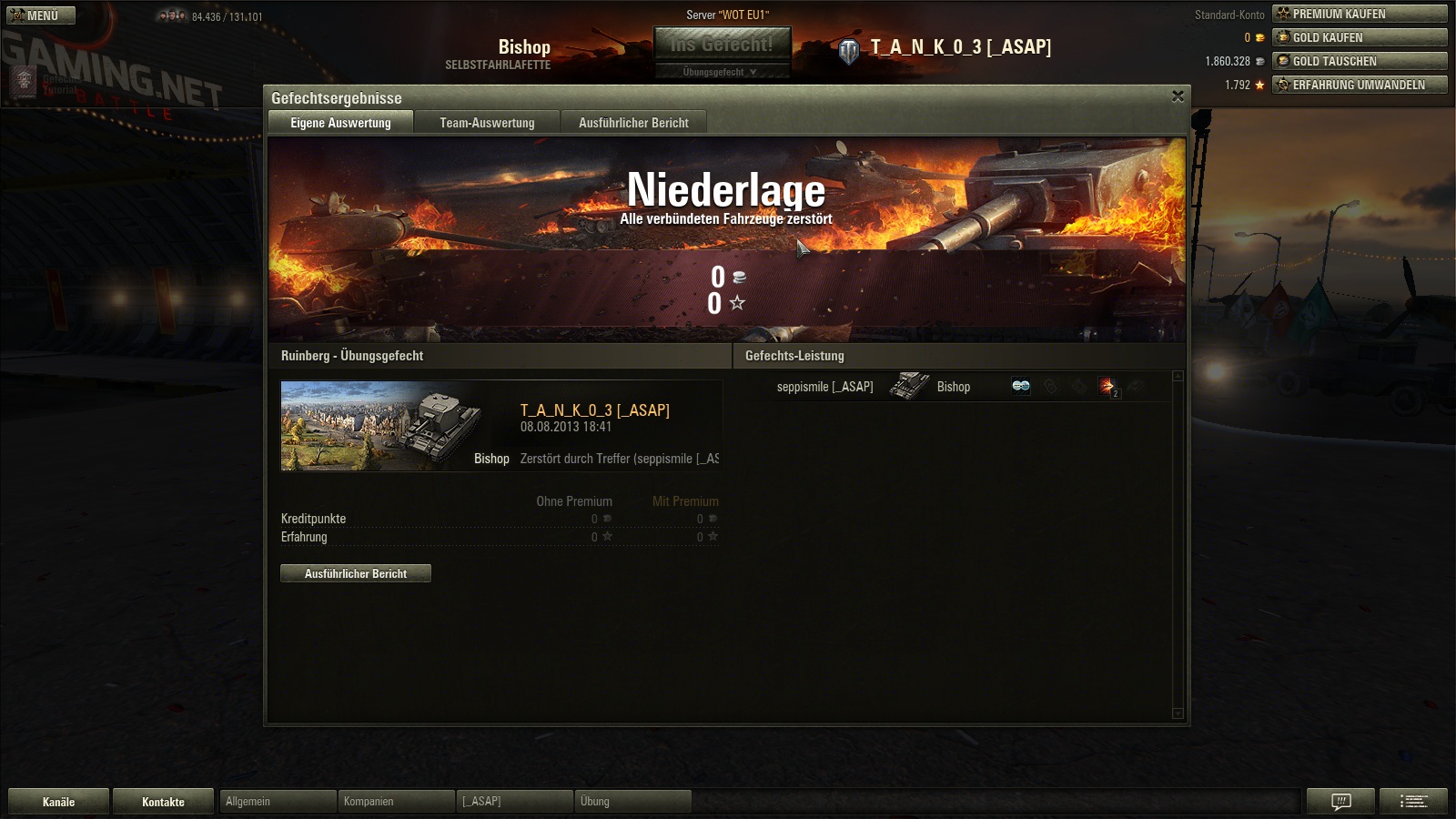
Task: Open the Kompanien chat channel
Action: point(396,802)
